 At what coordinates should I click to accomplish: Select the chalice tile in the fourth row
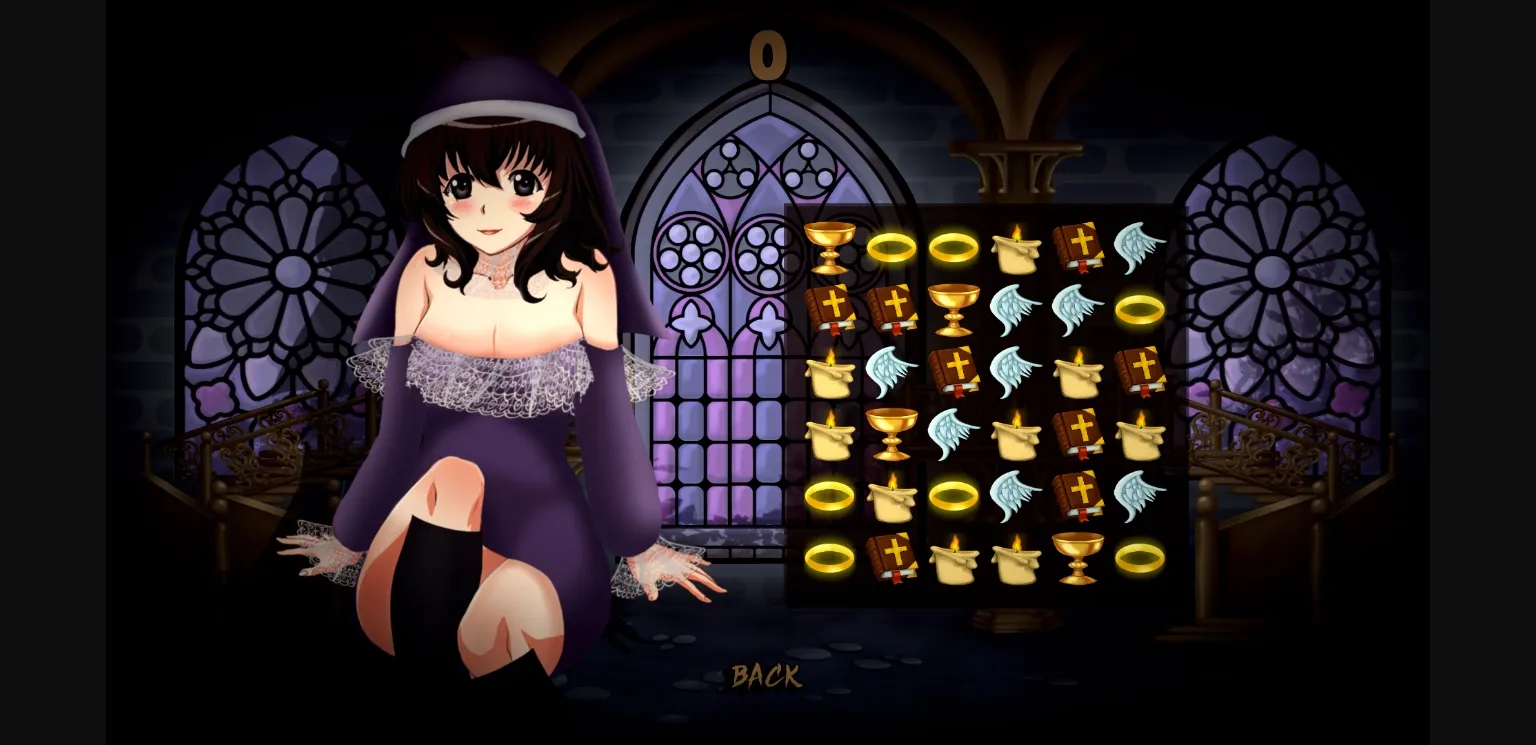(x=892, y=433)
